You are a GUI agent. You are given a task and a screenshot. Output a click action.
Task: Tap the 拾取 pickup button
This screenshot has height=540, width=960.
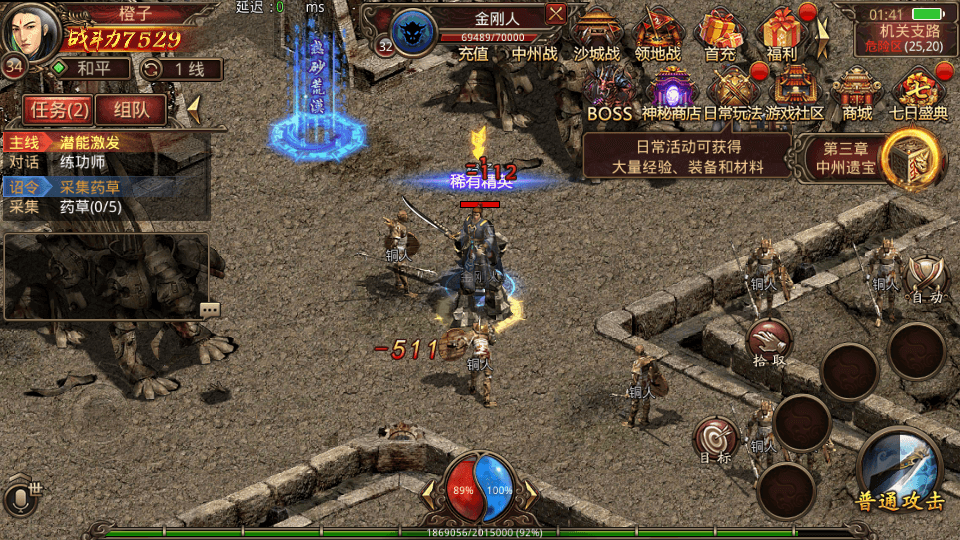pyautogui.click(x=769, y=342)
